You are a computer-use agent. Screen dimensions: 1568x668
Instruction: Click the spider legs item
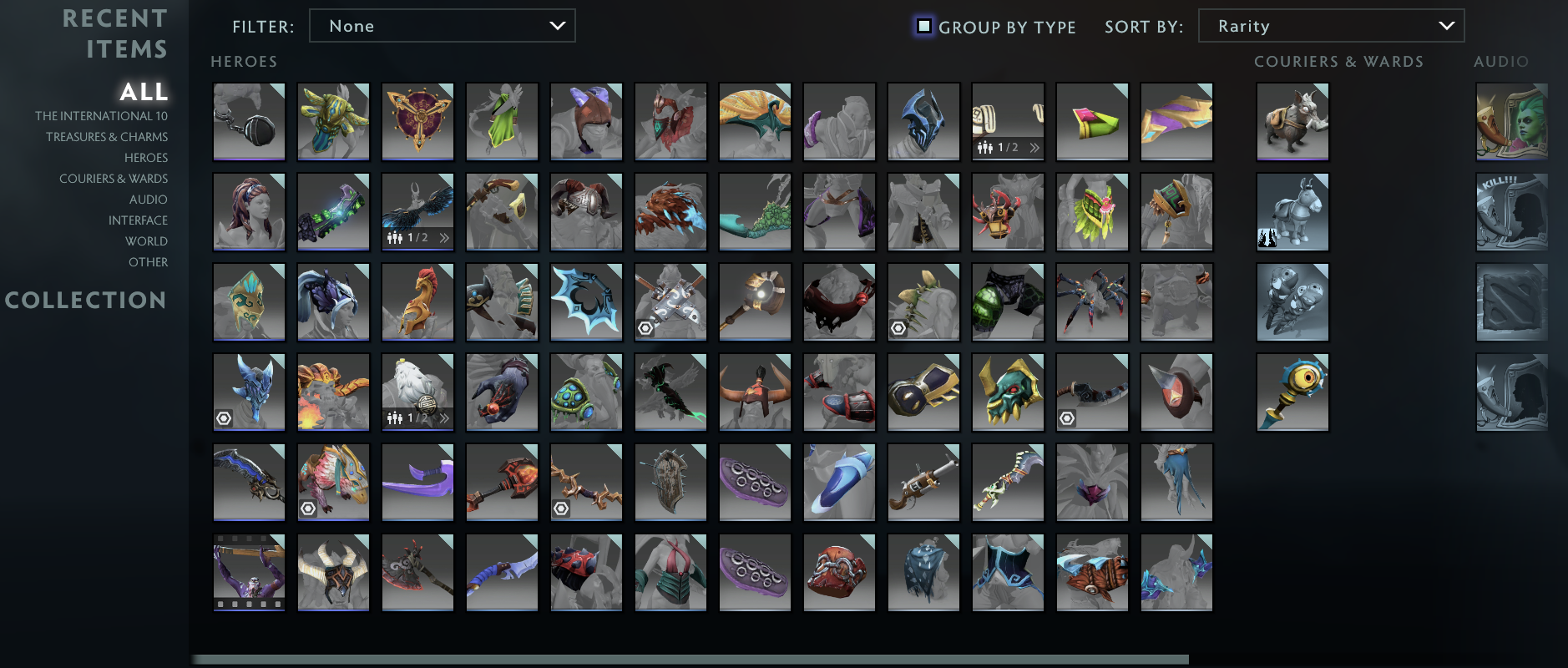pyautogui.click(x=1092, y=301)
